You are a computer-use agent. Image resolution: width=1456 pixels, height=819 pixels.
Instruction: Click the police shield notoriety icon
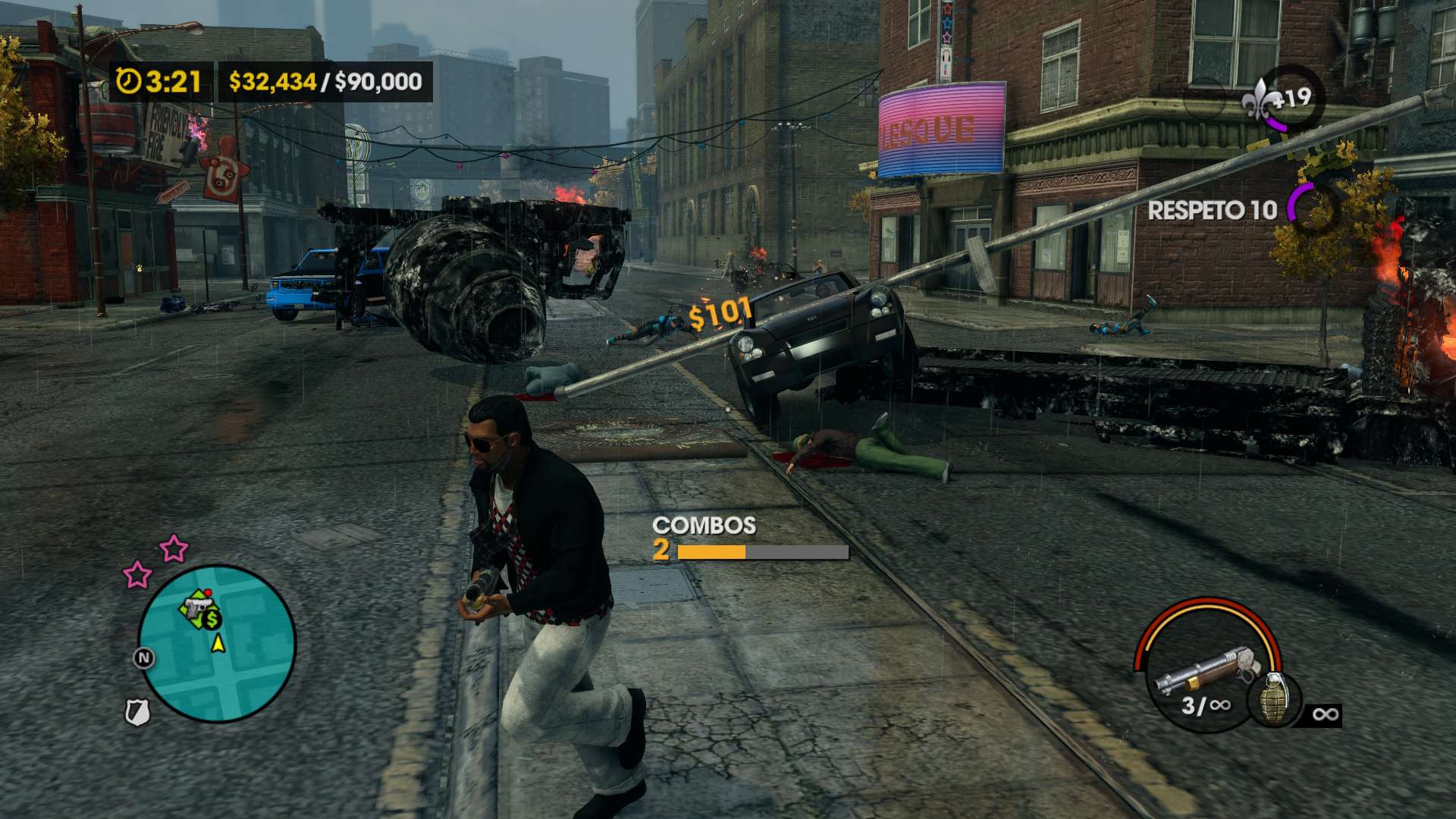pos(137,712)
